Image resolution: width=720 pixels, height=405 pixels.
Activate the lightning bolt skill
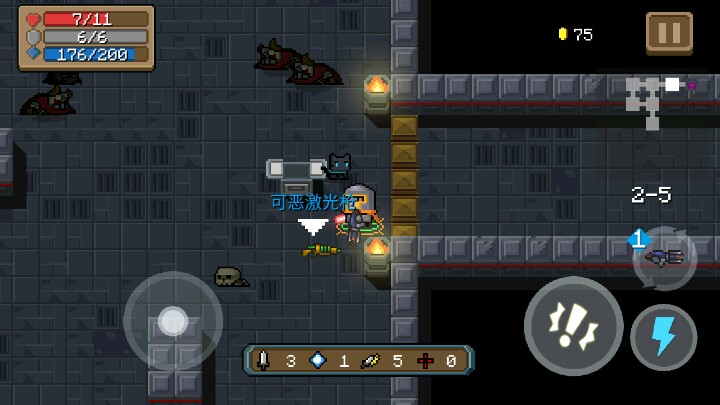click(663, 337)
